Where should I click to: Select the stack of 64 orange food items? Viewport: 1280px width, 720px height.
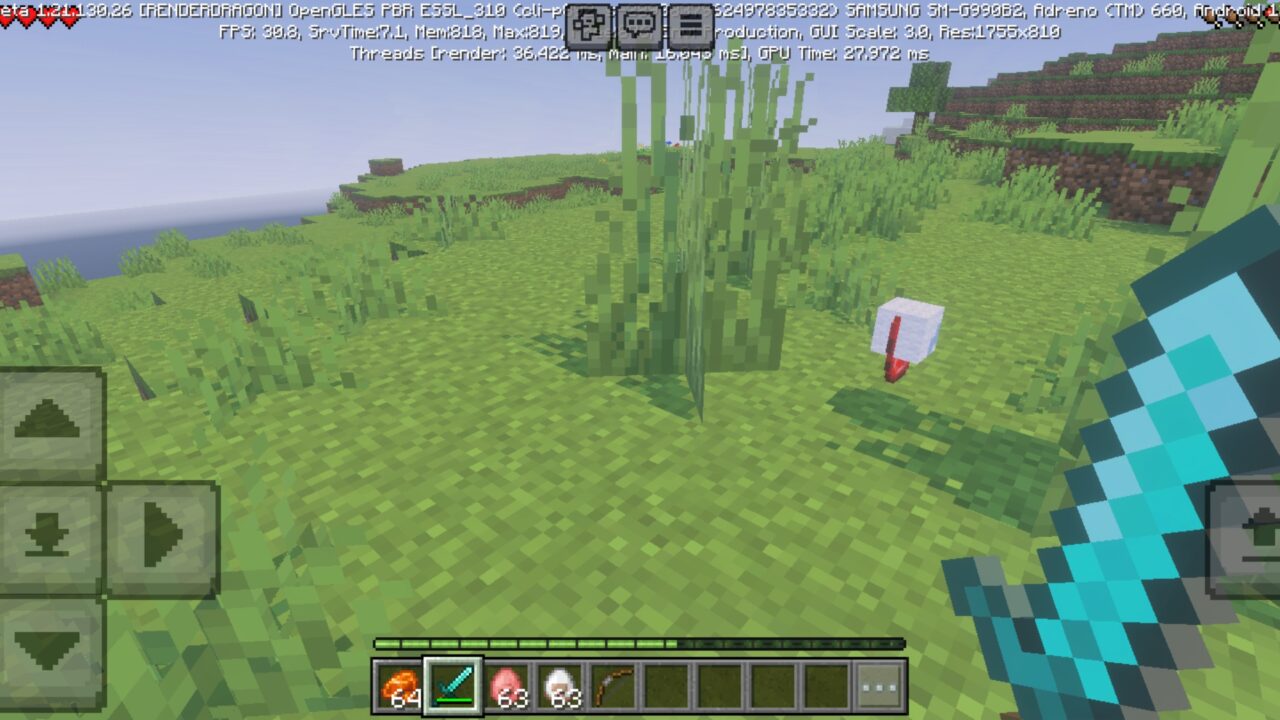pos(397,686)
